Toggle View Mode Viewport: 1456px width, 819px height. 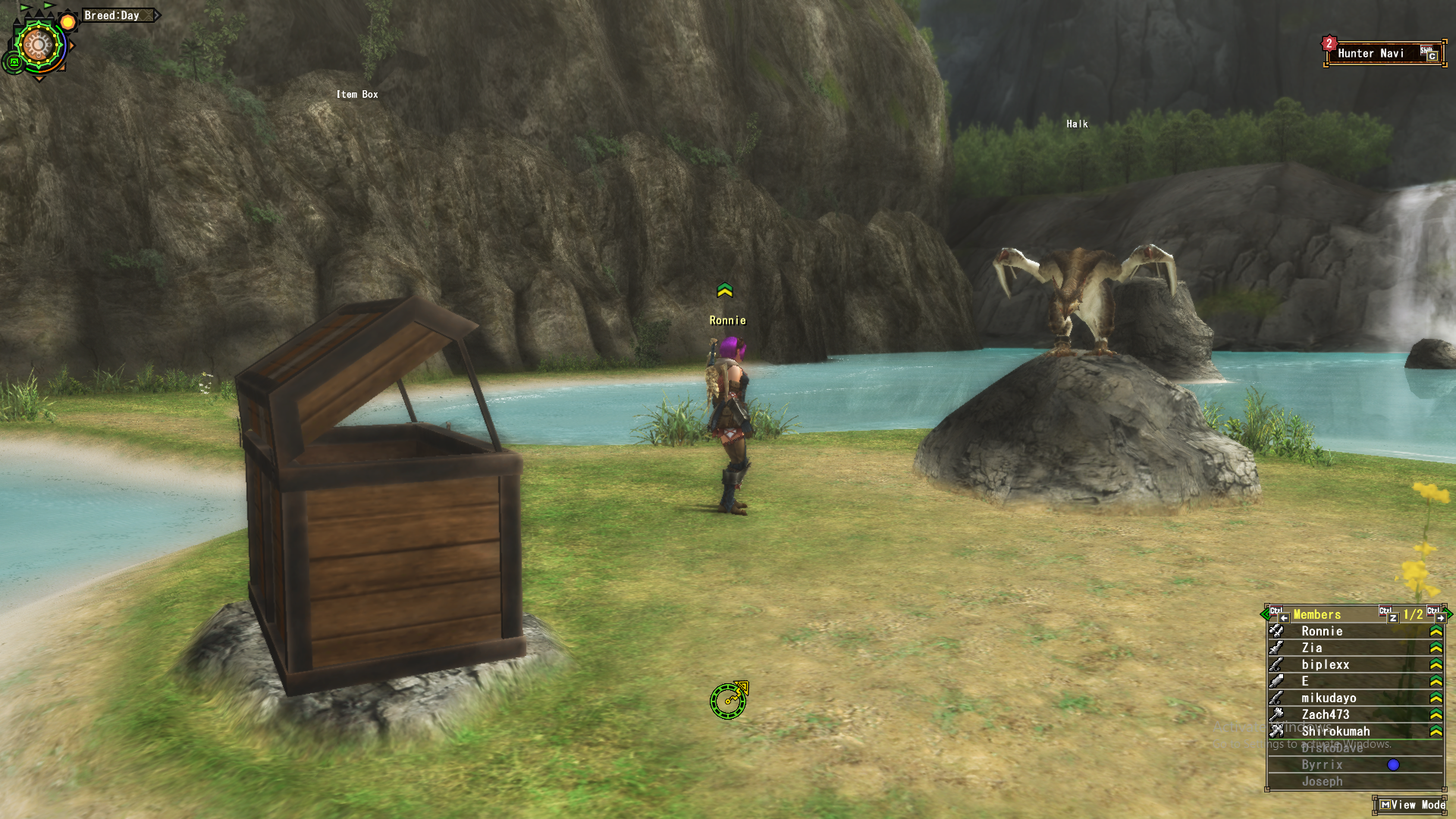(1412, 805)
